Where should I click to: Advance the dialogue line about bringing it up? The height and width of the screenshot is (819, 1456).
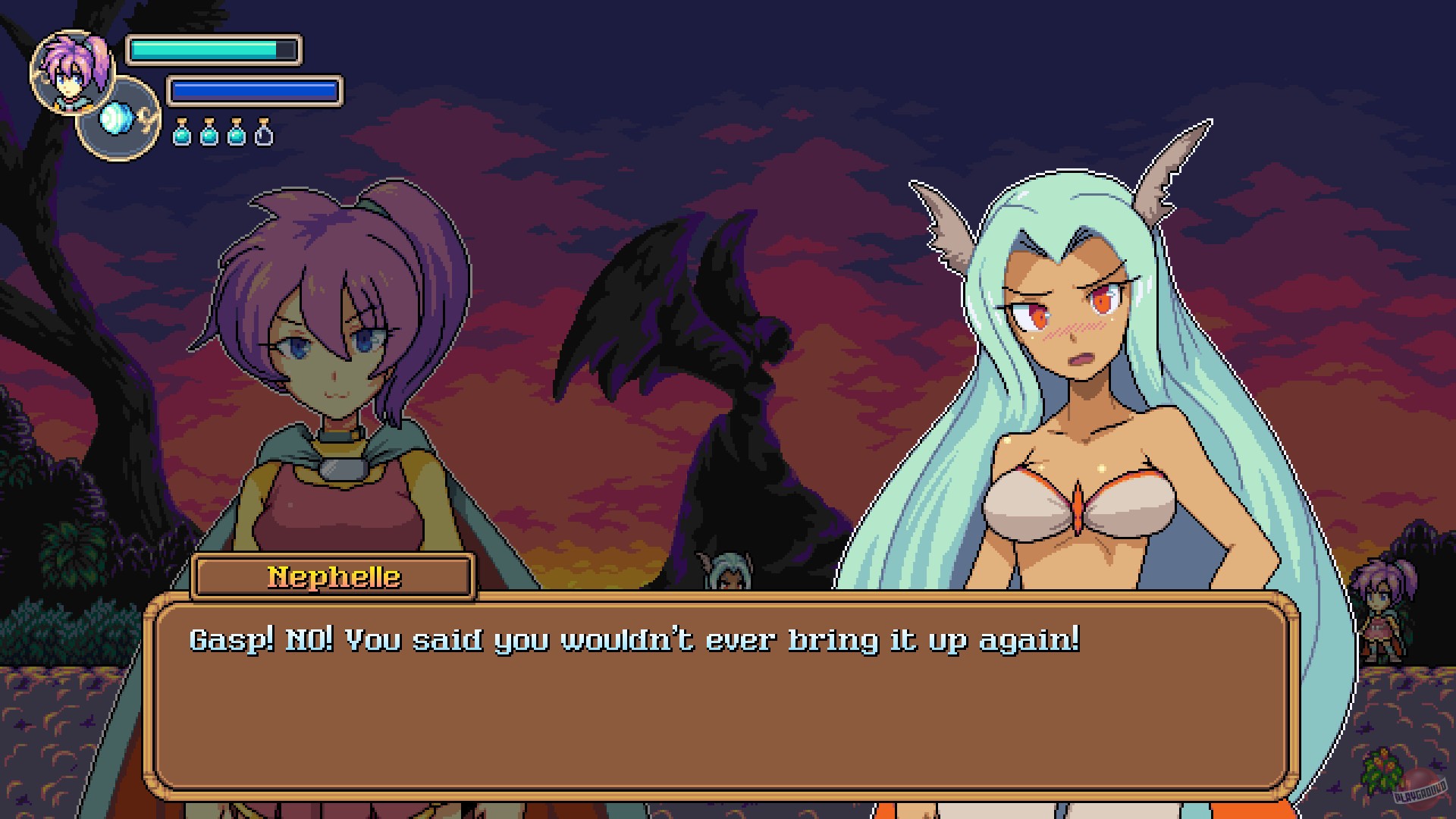pos(637,641)
